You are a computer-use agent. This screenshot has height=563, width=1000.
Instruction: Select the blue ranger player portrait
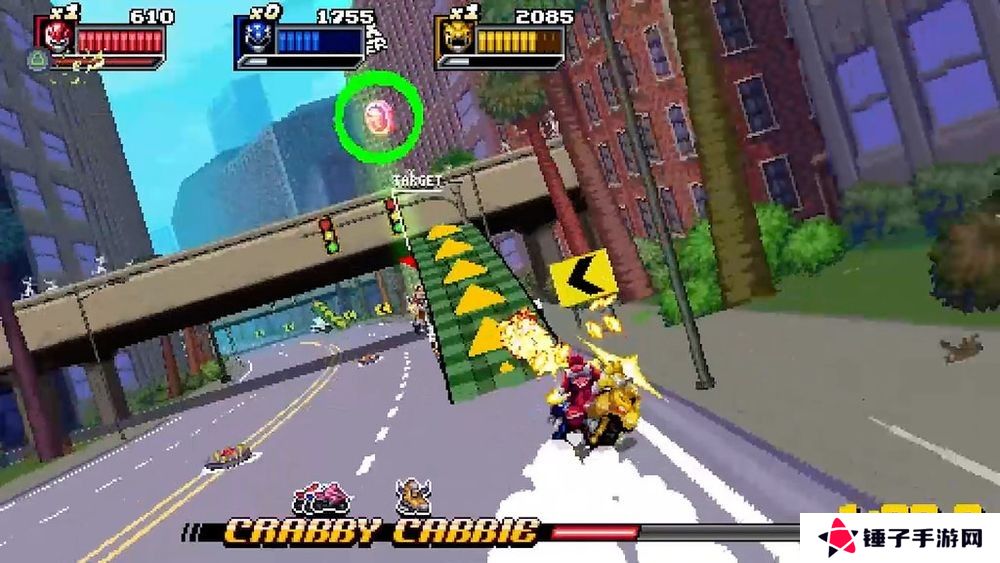(x=253, y=40)
